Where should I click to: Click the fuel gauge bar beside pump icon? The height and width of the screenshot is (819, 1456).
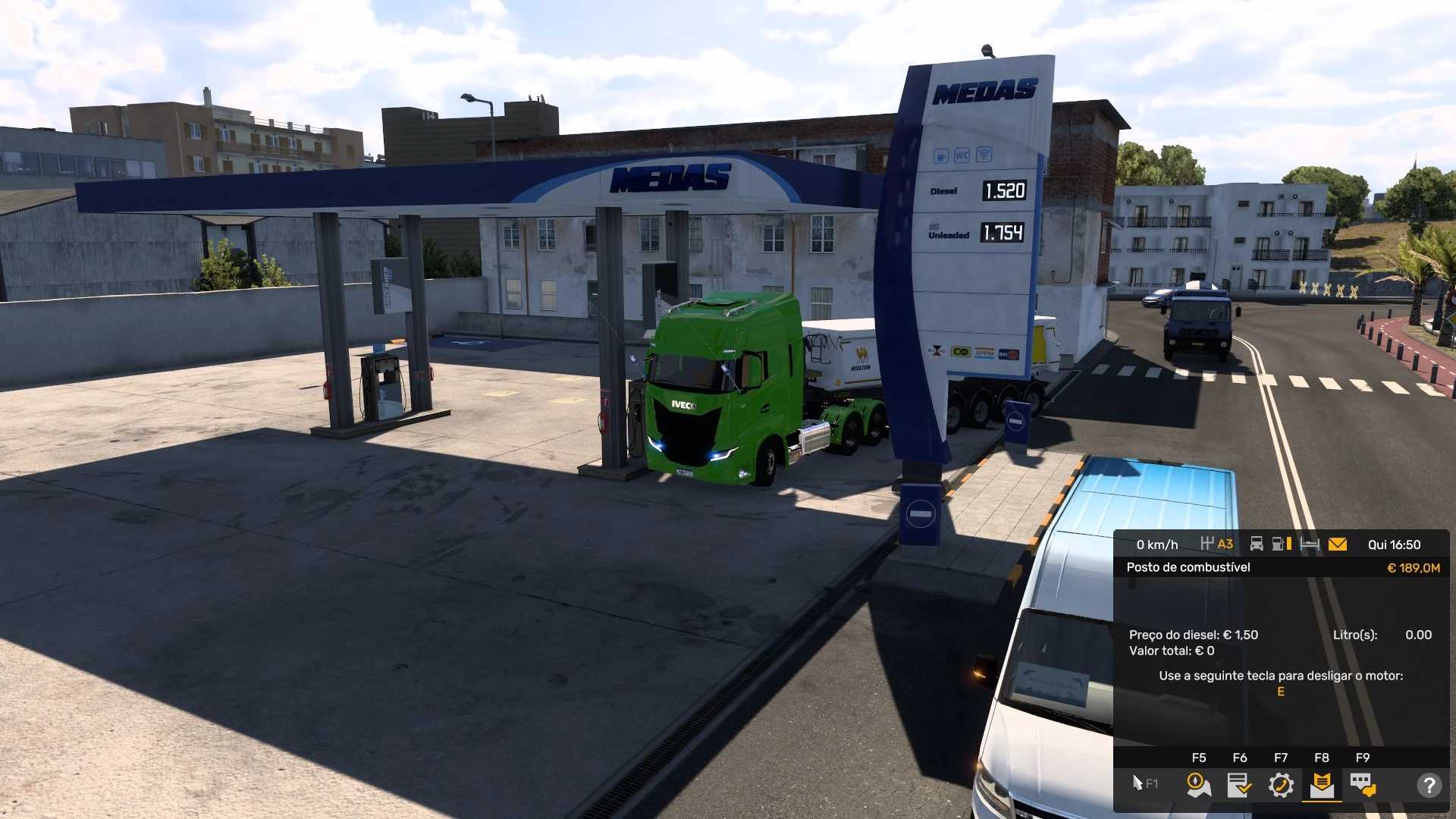[x=1290, y=544]
